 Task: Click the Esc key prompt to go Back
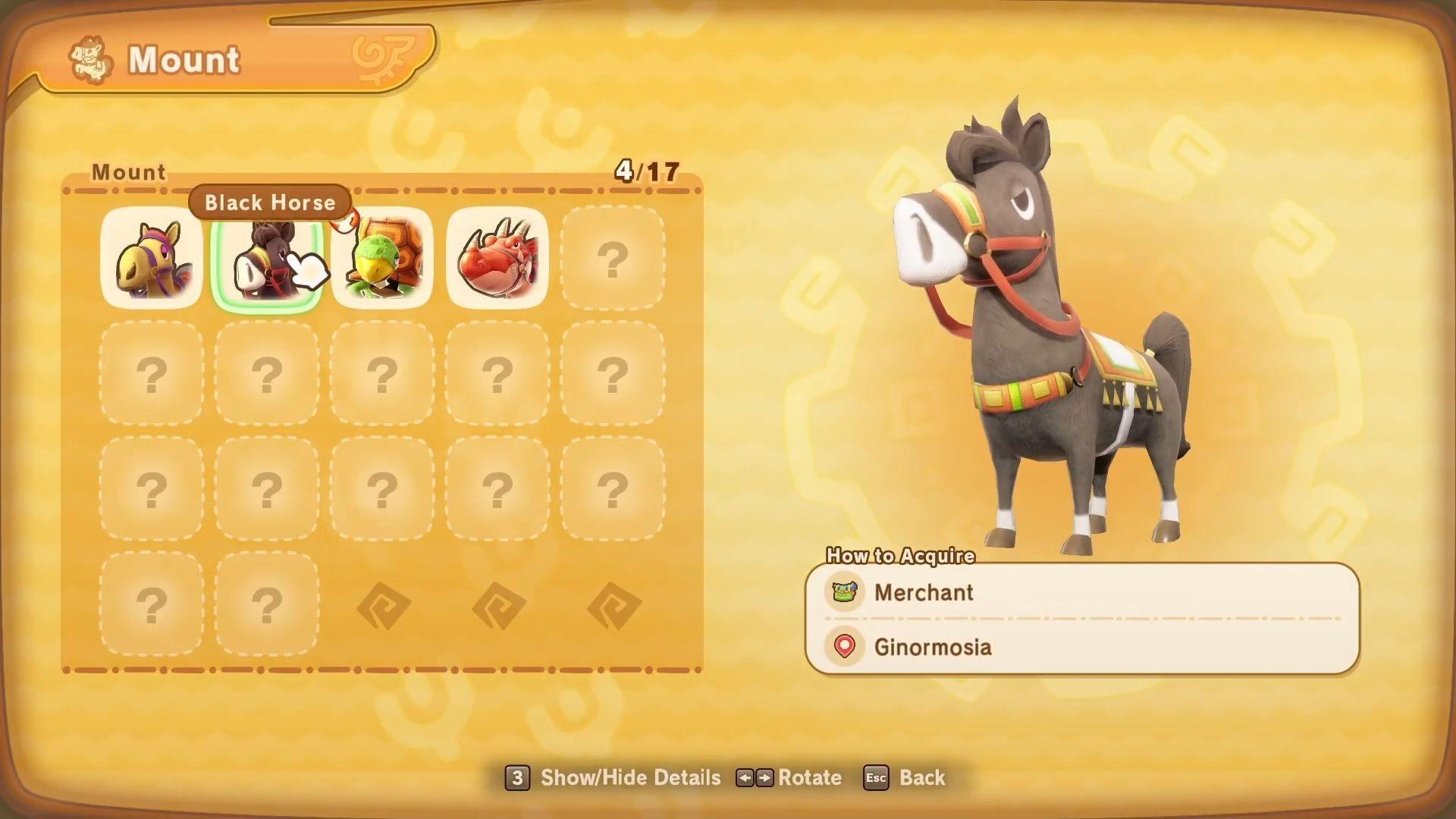(876, 777)
